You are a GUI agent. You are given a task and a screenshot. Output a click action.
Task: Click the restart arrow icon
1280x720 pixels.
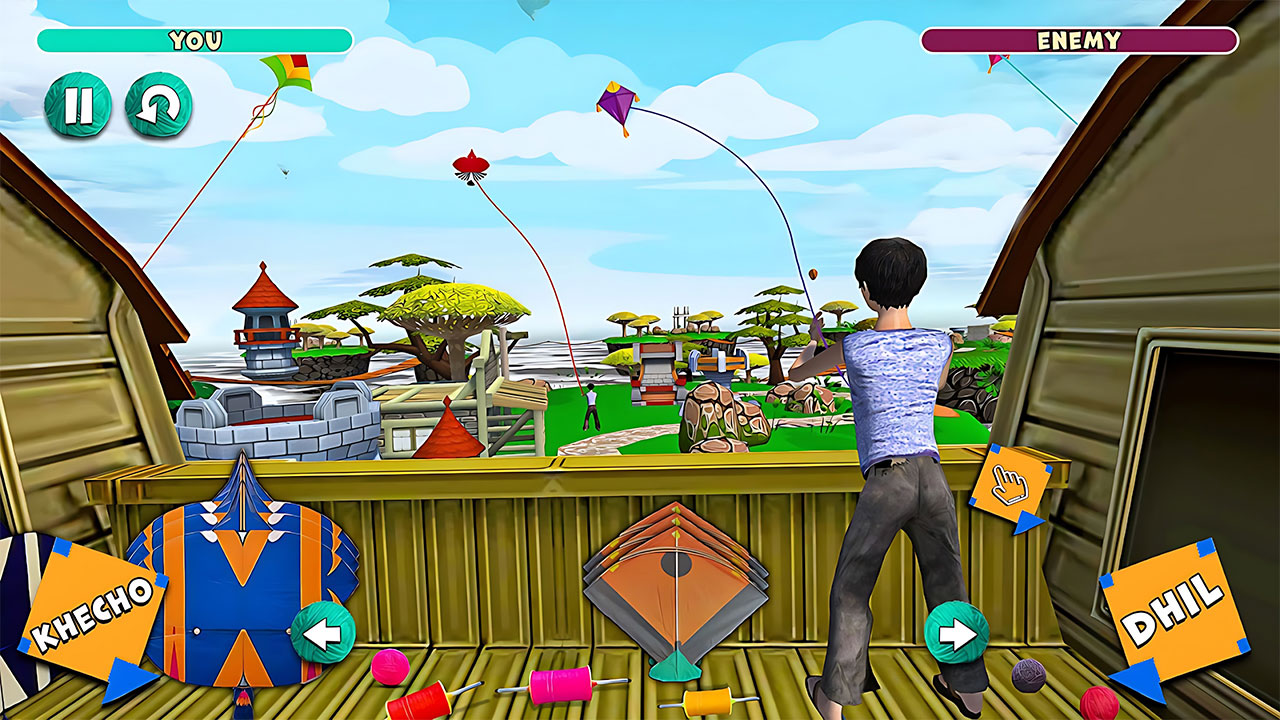click(x=161, y=105)
